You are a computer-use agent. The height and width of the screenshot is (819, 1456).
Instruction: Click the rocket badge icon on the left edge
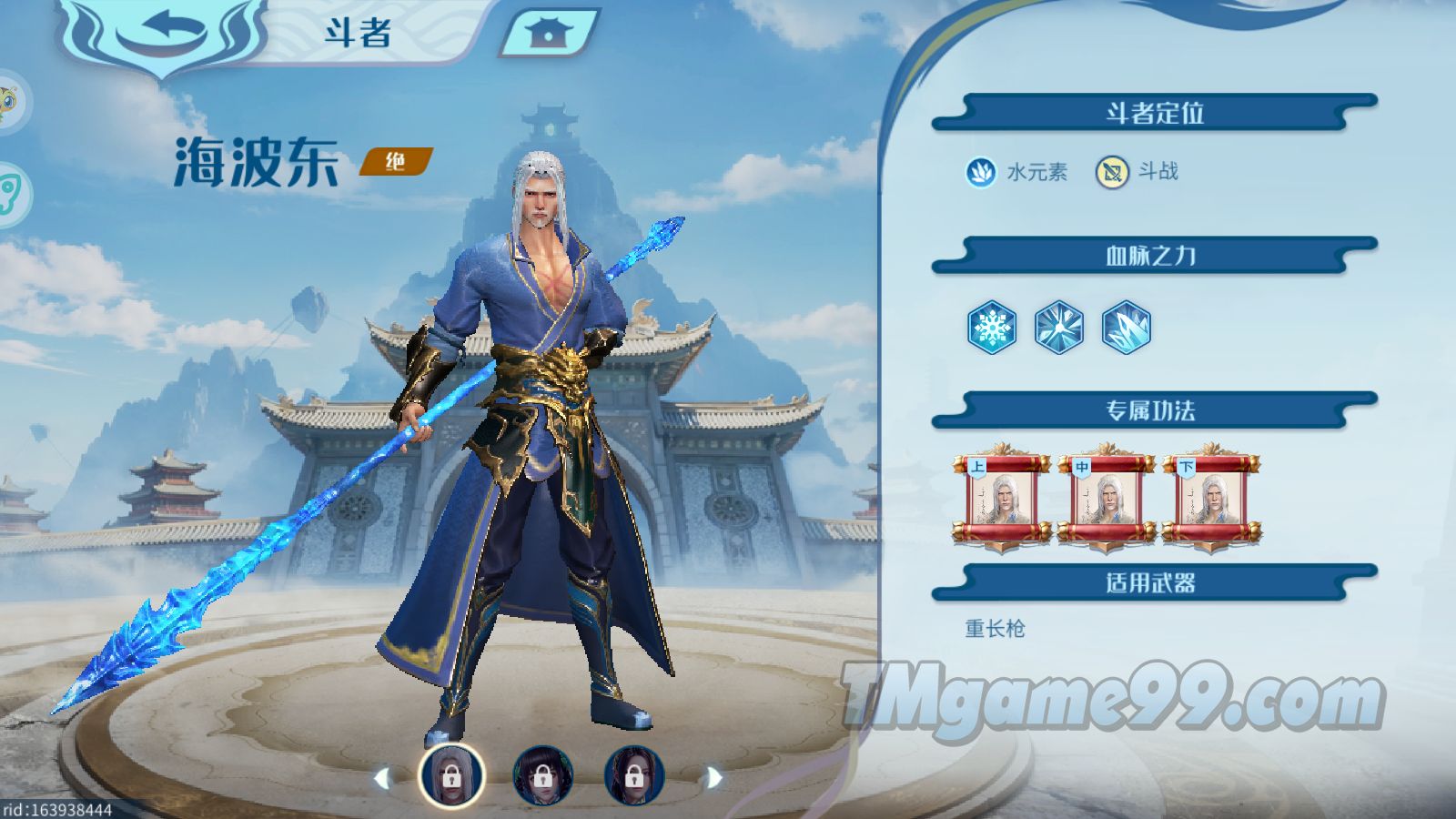point(7,191)
